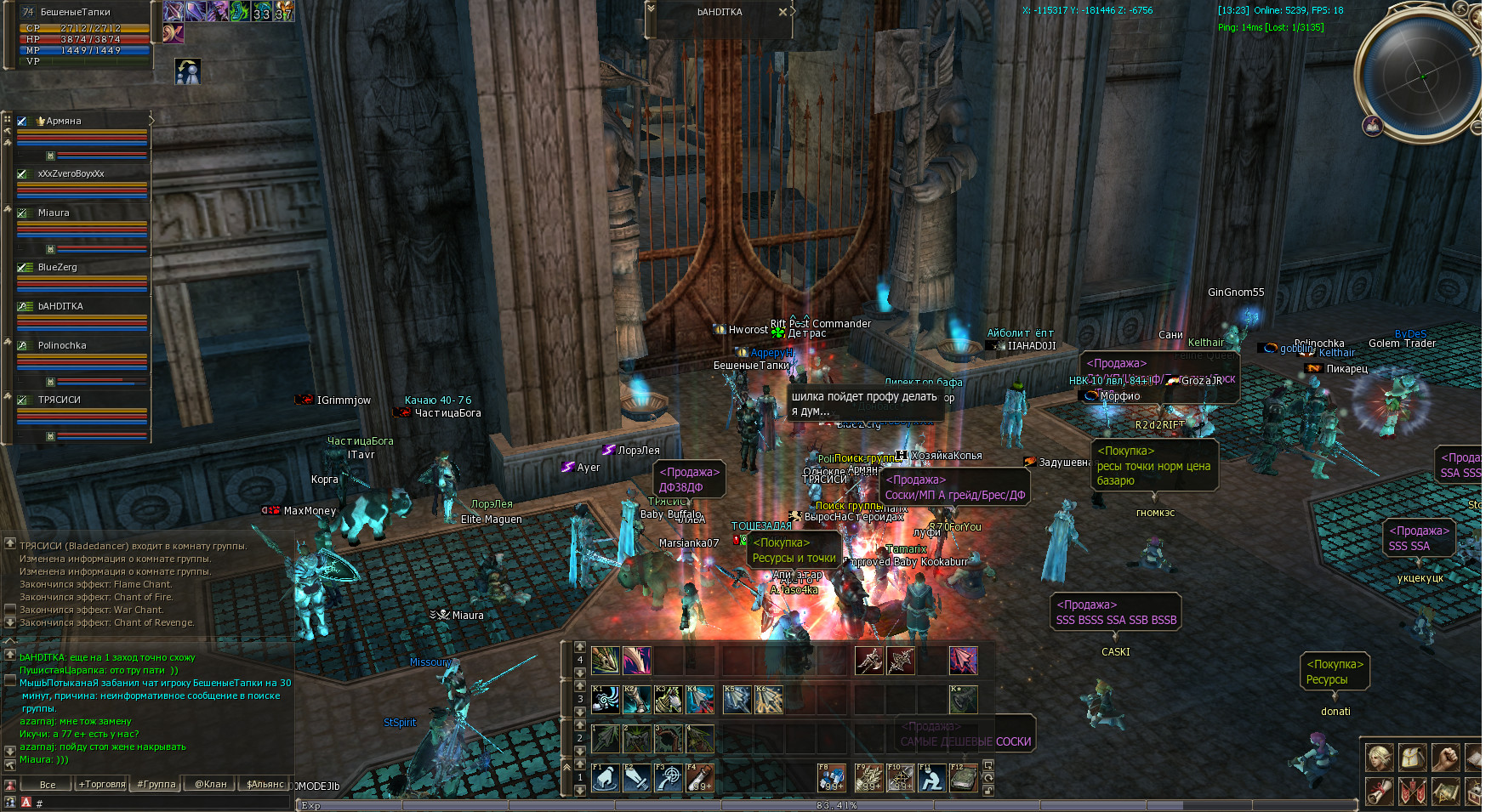Open the +Торговля chat tab

click(102, 784)
